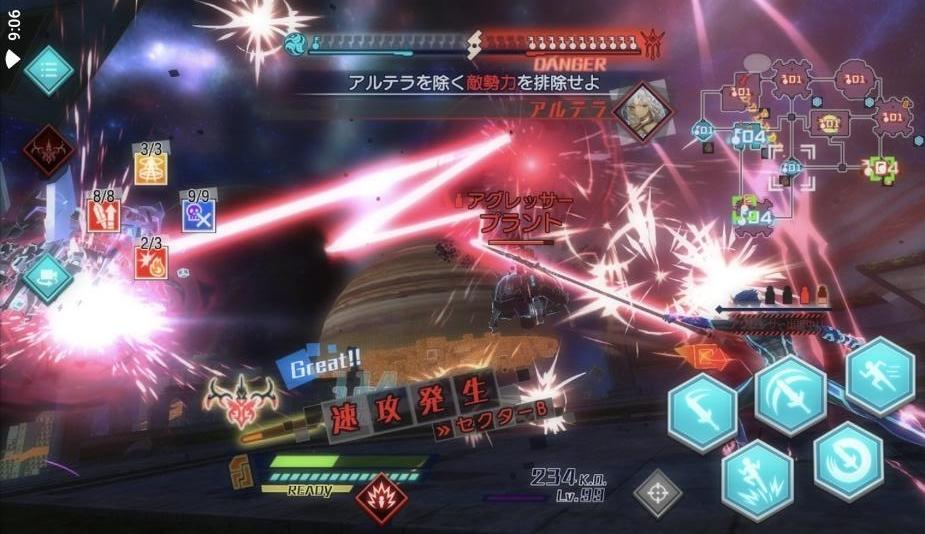Hit the running figure dash button
Screen dimensions: 925x534
880,375
